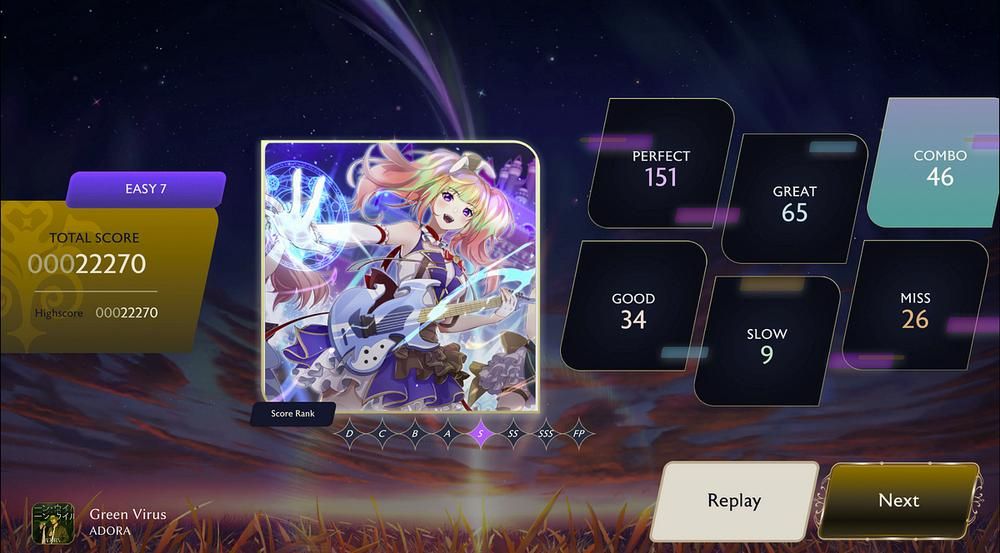The width and height of the screenshot is (1000, 553).
Task: Continue with the Next button
Action: 898,501
